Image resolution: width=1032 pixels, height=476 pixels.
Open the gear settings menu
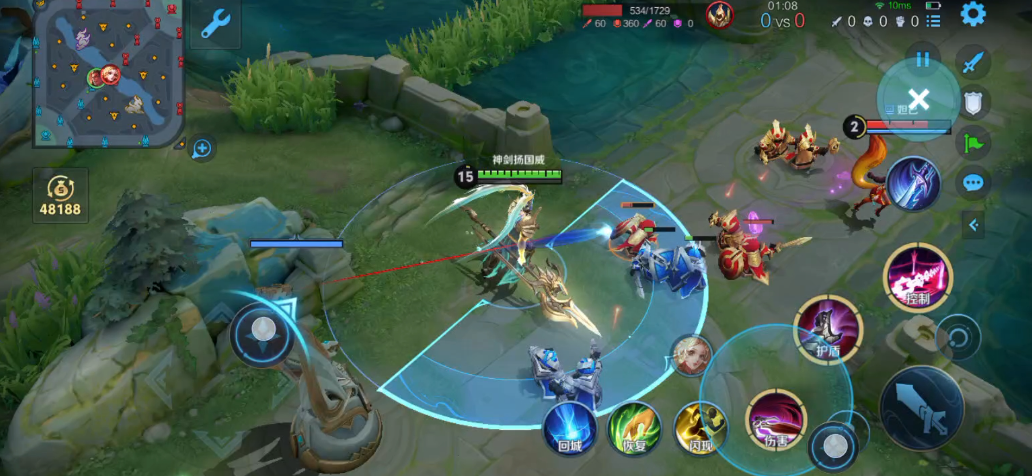pyautogui.click(x=973, y=14)
